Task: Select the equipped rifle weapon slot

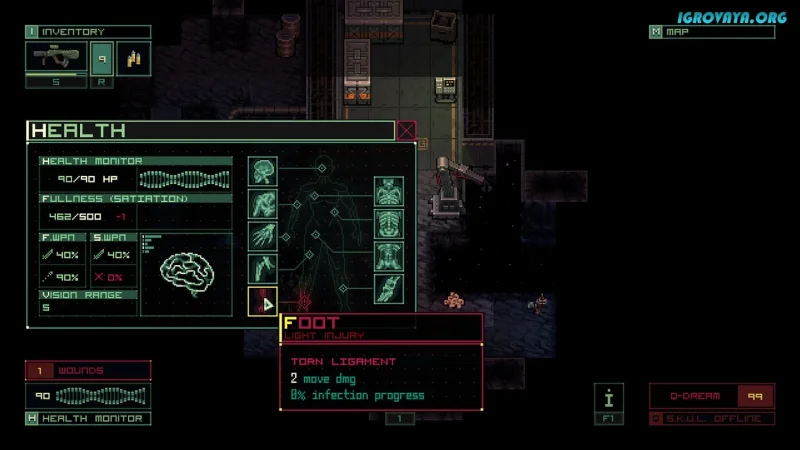Action: [56, 59]
